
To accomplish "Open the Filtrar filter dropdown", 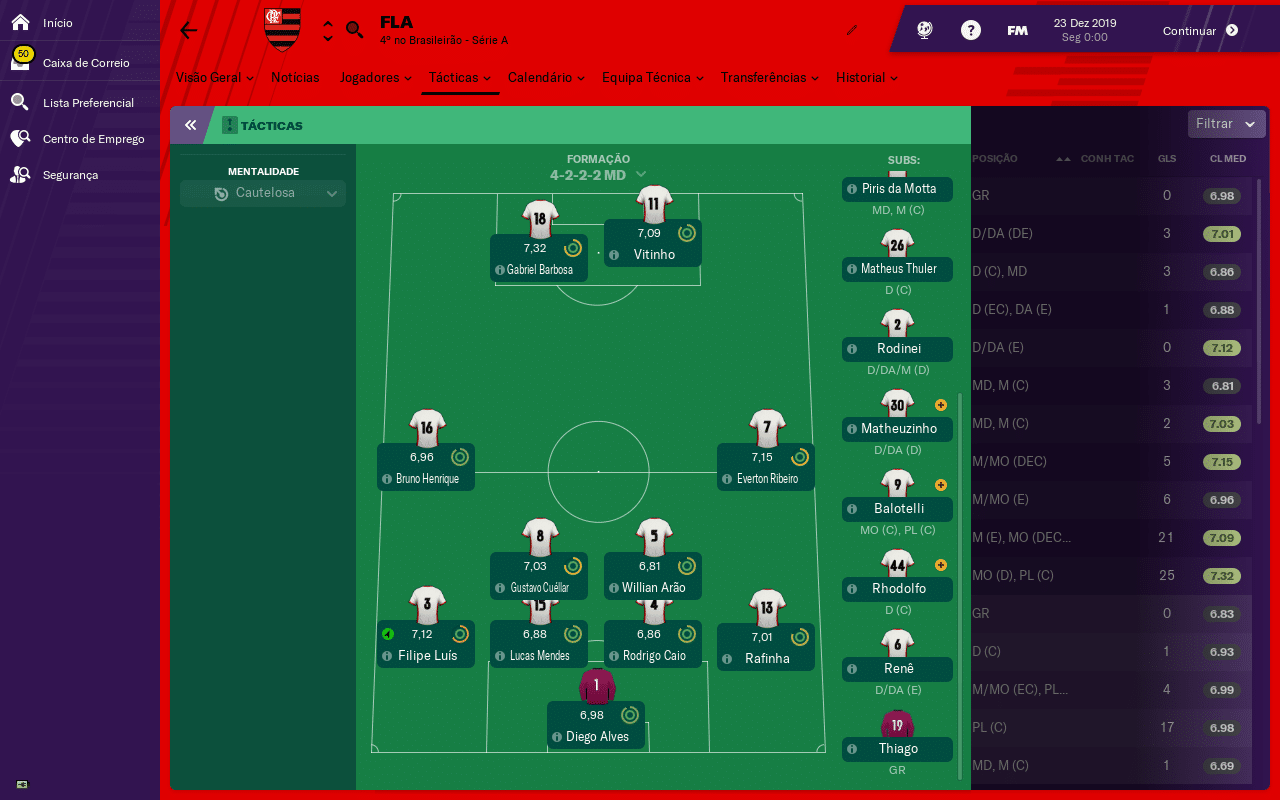I will pos(1226,124).
